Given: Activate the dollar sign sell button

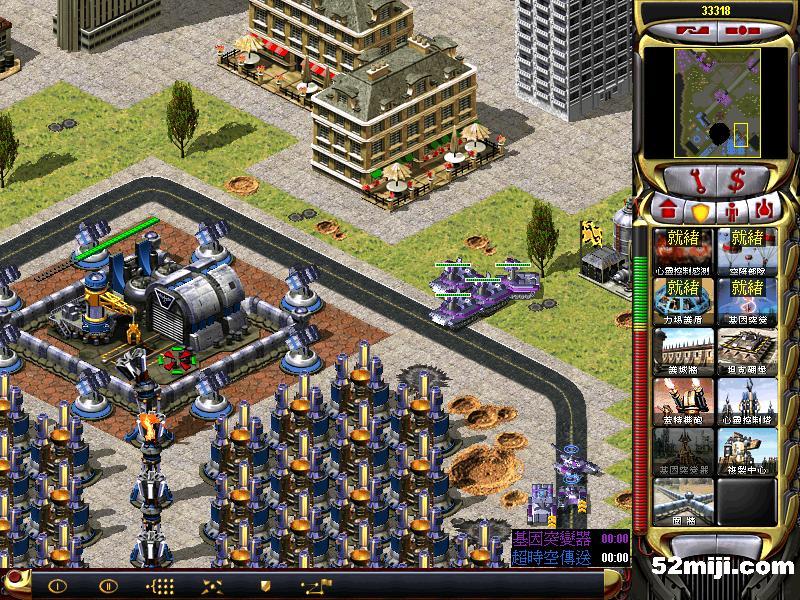Looking at the screenshot, I should 737,180.
